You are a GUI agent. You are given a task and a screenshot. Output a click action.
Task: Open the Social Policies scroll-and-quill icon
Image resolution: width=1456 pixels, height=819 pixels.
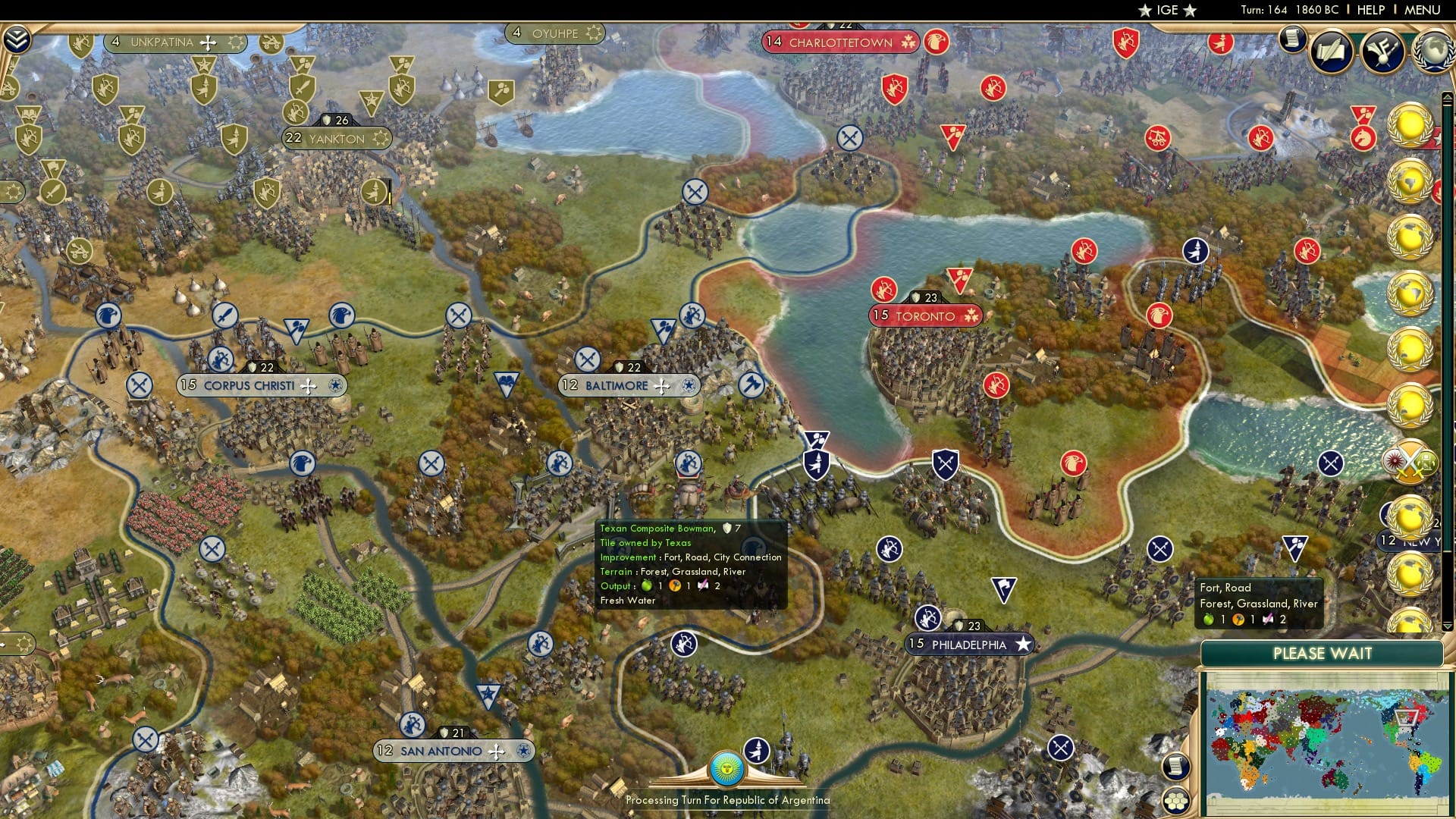(1332, 51)
